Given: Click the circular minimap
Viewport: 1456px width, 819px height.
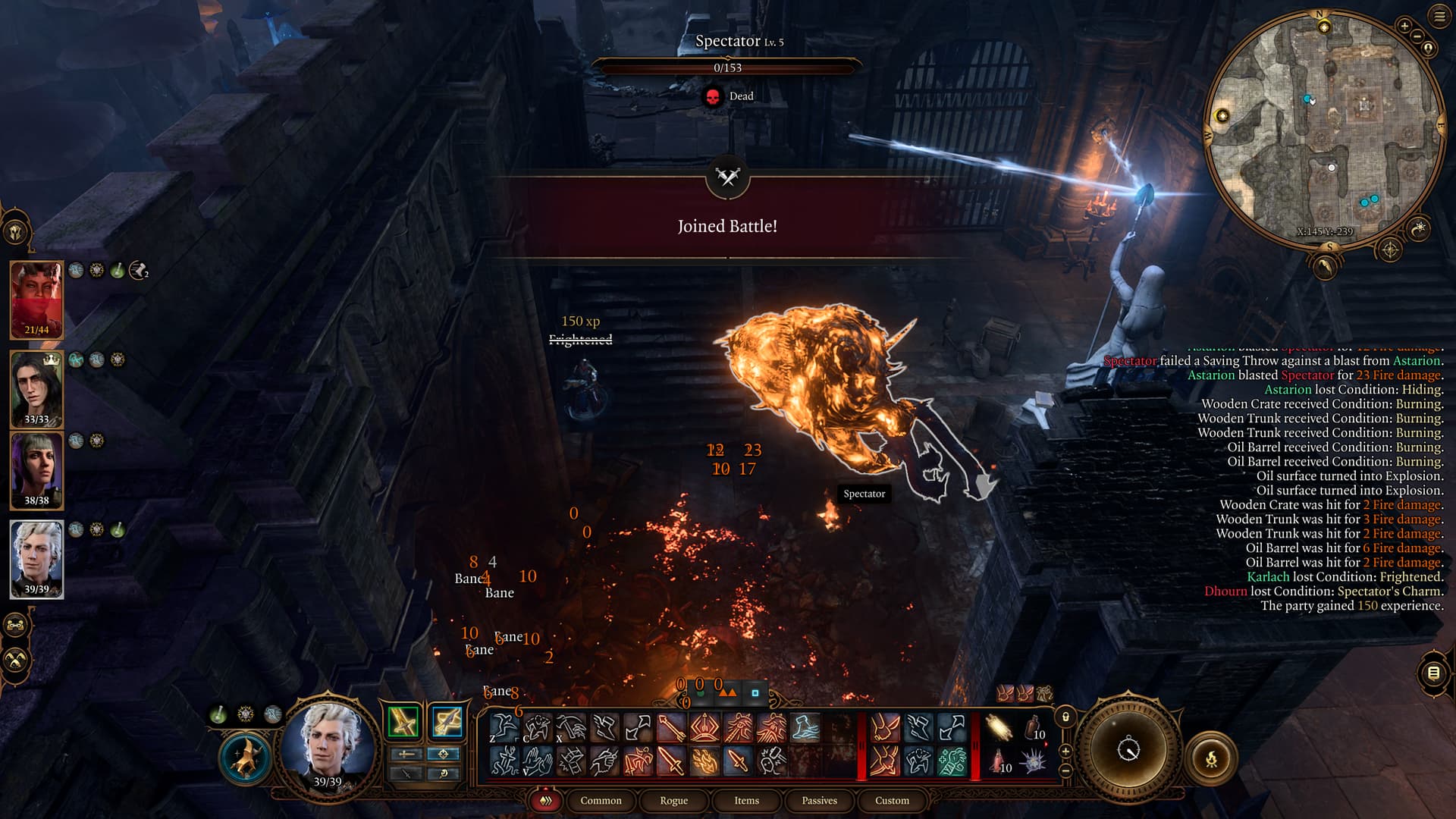Looking at the screenshot, I should (1323, 129).
